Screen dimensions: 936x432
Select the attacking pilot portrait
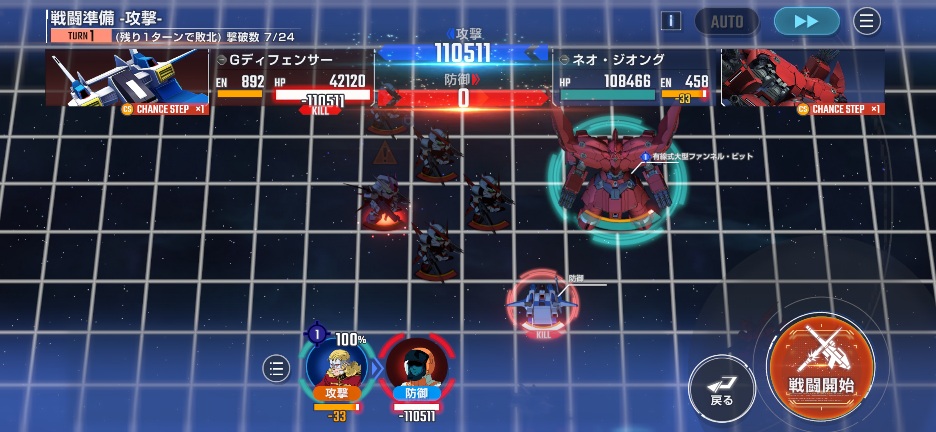click(337, 366)
